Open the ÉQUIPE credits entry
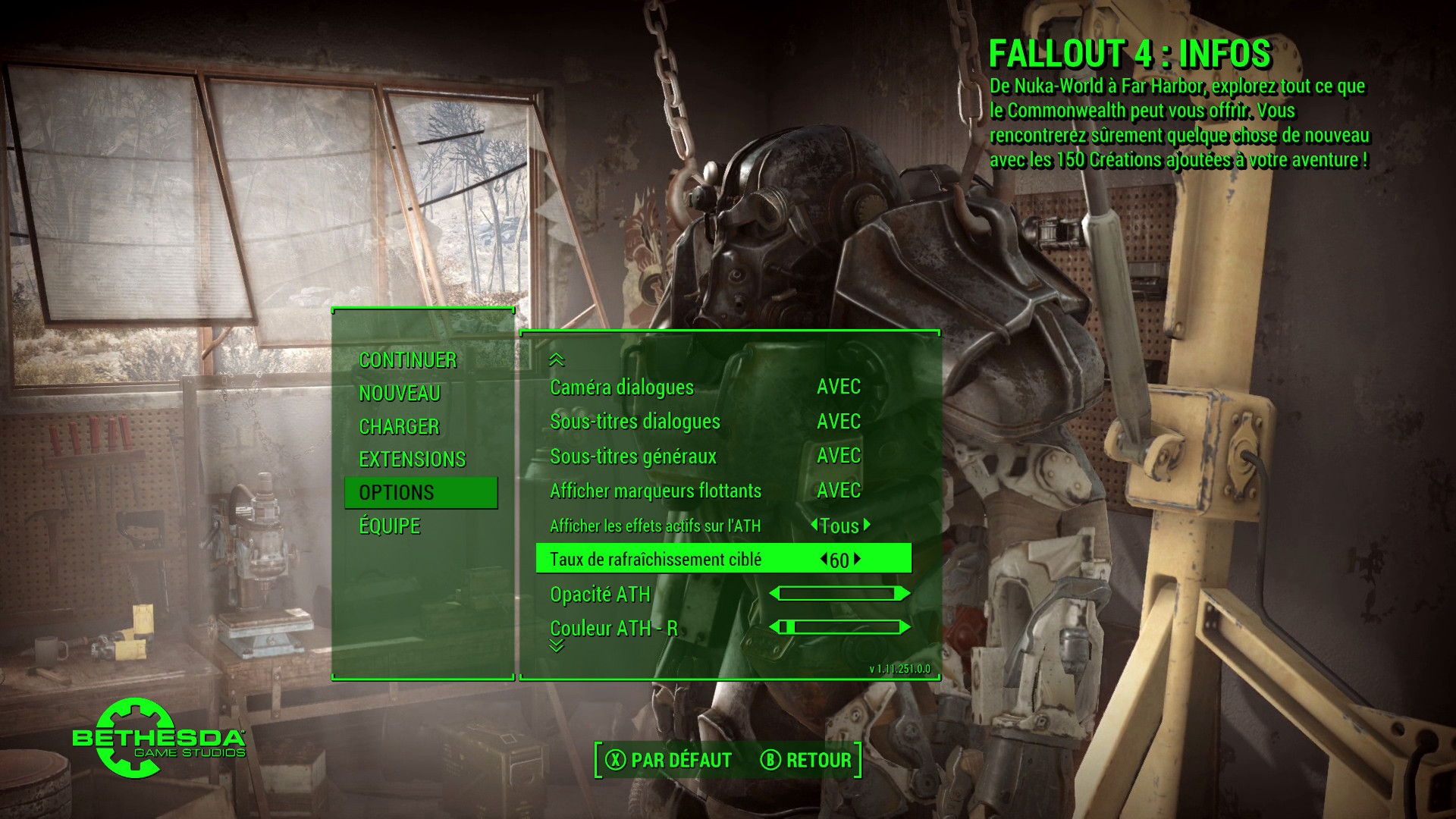This screenshot has height=819, width=1456. coord(389,526)
